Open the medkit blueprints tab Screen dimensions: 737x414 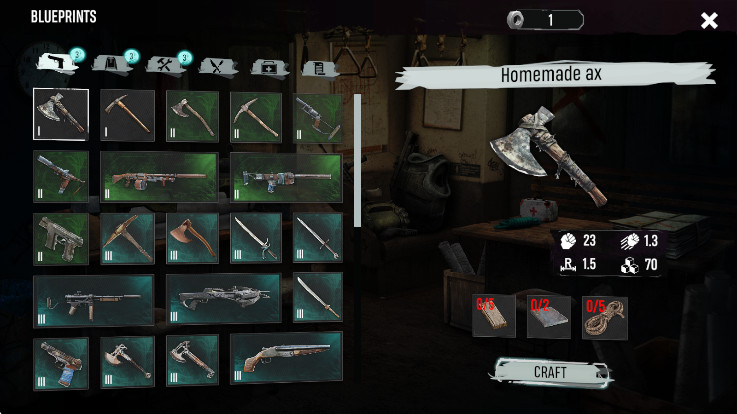pos(268,67)
